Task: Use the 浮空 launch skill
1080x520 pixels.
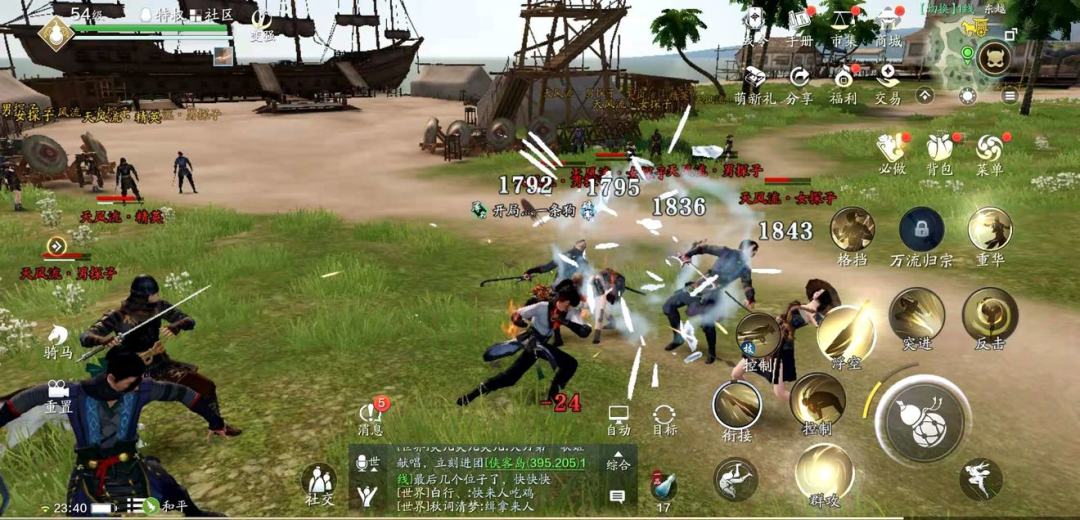Action: [x=846, y=333]
